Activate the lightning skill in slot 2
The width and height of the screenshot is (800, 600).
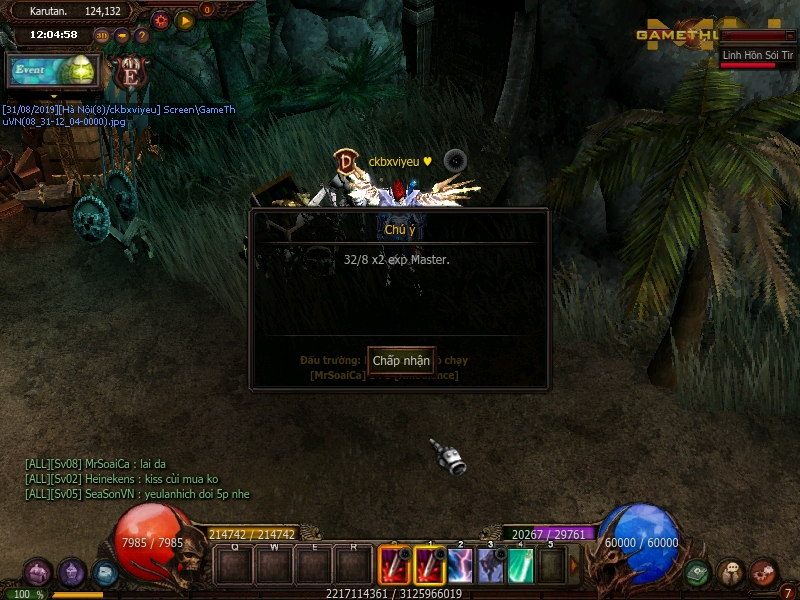point(460,567)
